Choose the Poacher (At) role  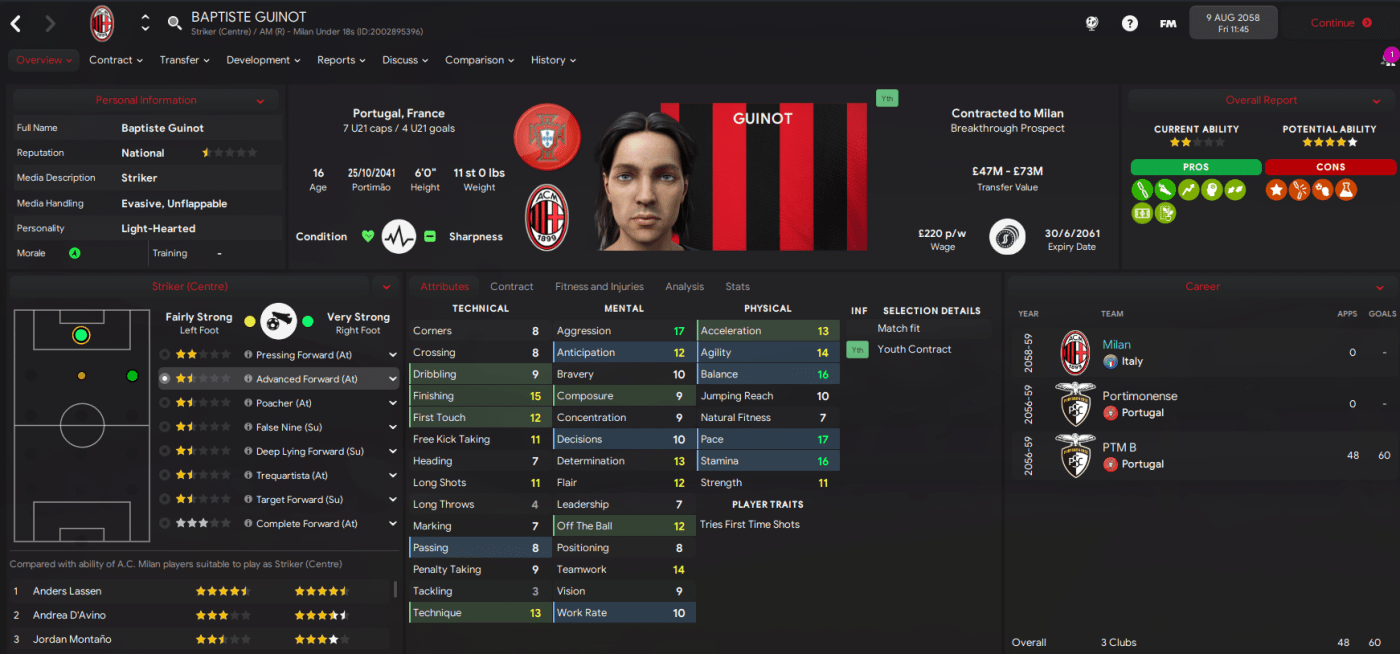pyautogui.click(x=283, y=403)
